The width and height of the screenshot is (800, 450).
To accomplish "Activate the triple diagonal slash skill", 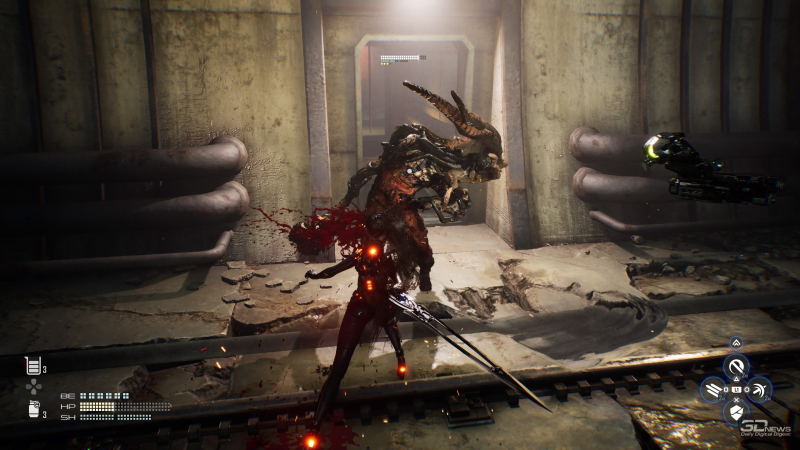I will [713, 389].
